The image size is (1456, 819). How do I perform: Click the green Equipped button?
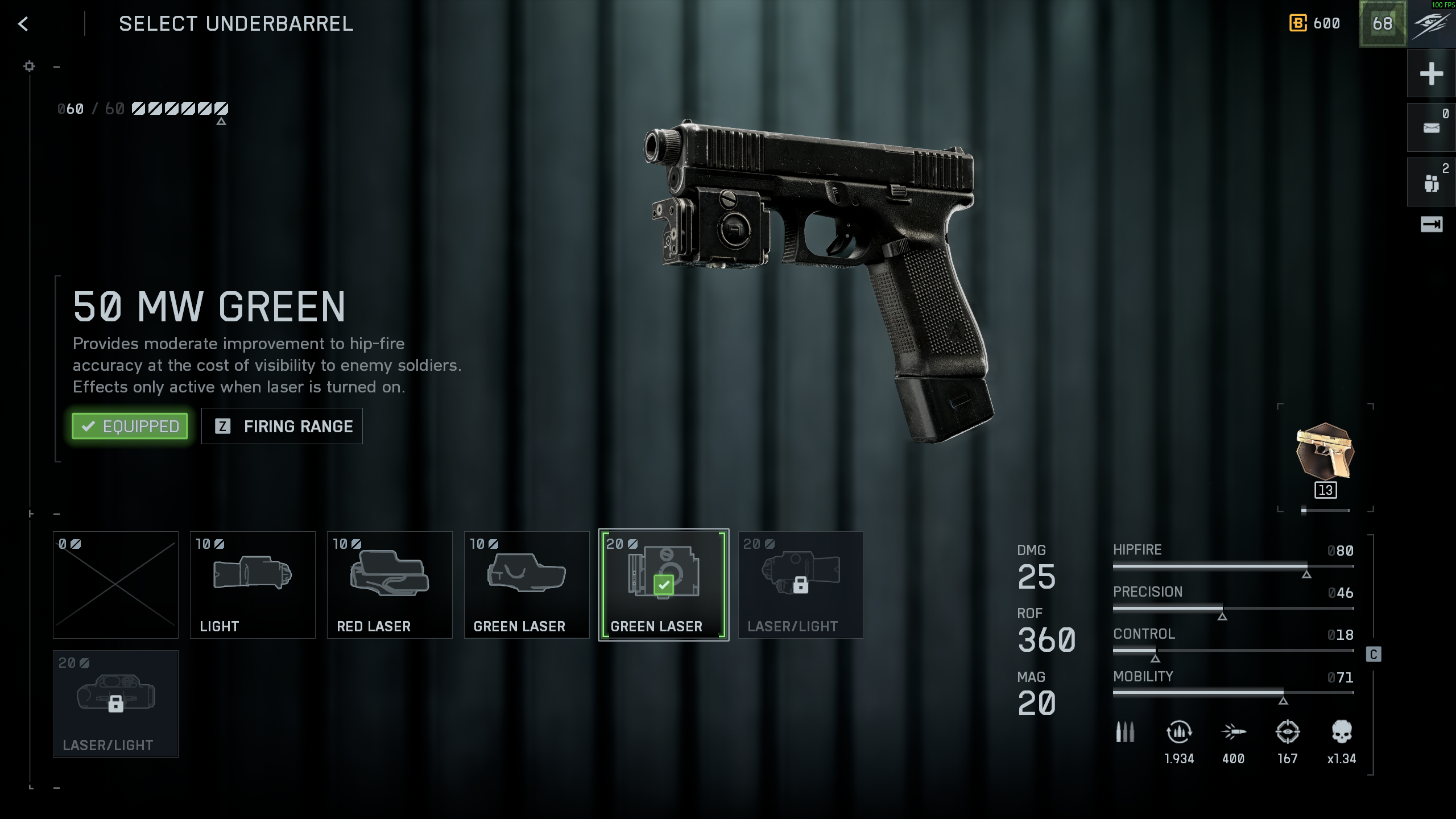[x=130, y=426]
